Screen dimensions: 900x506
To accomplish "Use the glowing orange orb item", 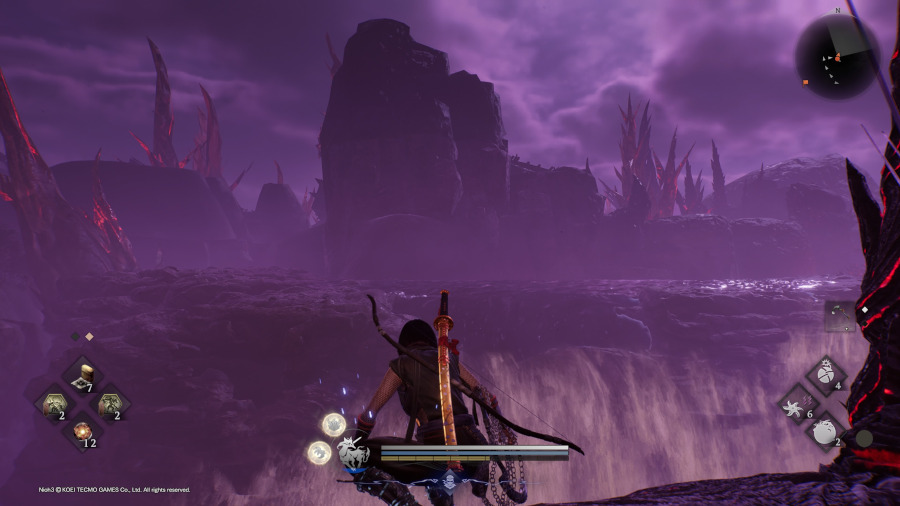I will tap(82, 432).
